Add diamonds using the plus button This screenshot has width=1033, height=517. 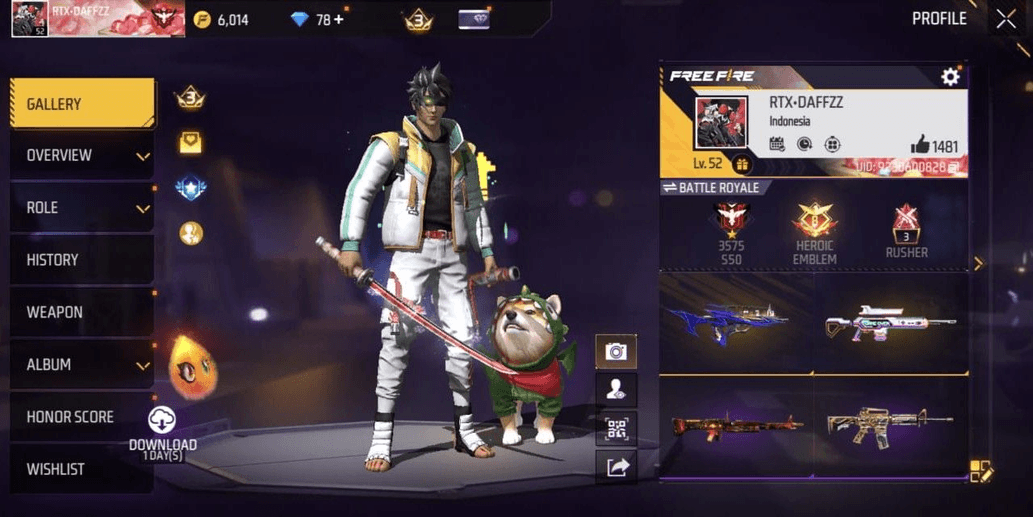(338, 19)
